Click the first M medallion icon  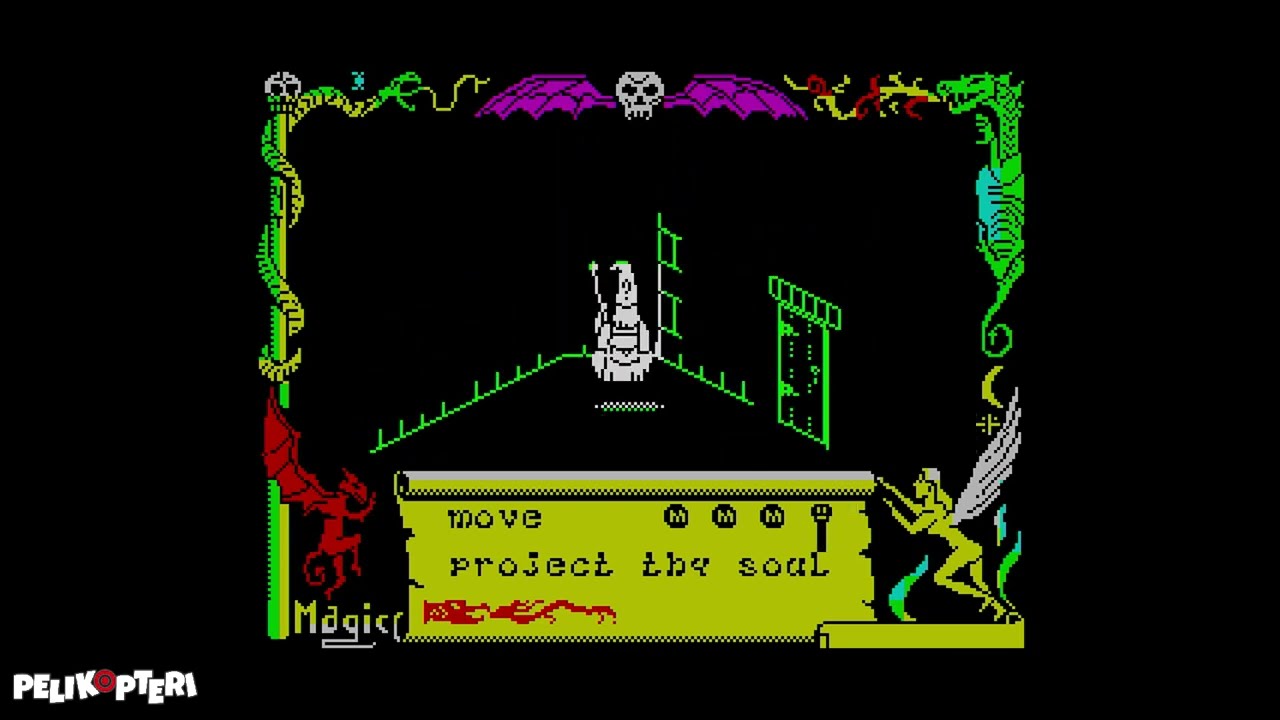pos(676,517)
